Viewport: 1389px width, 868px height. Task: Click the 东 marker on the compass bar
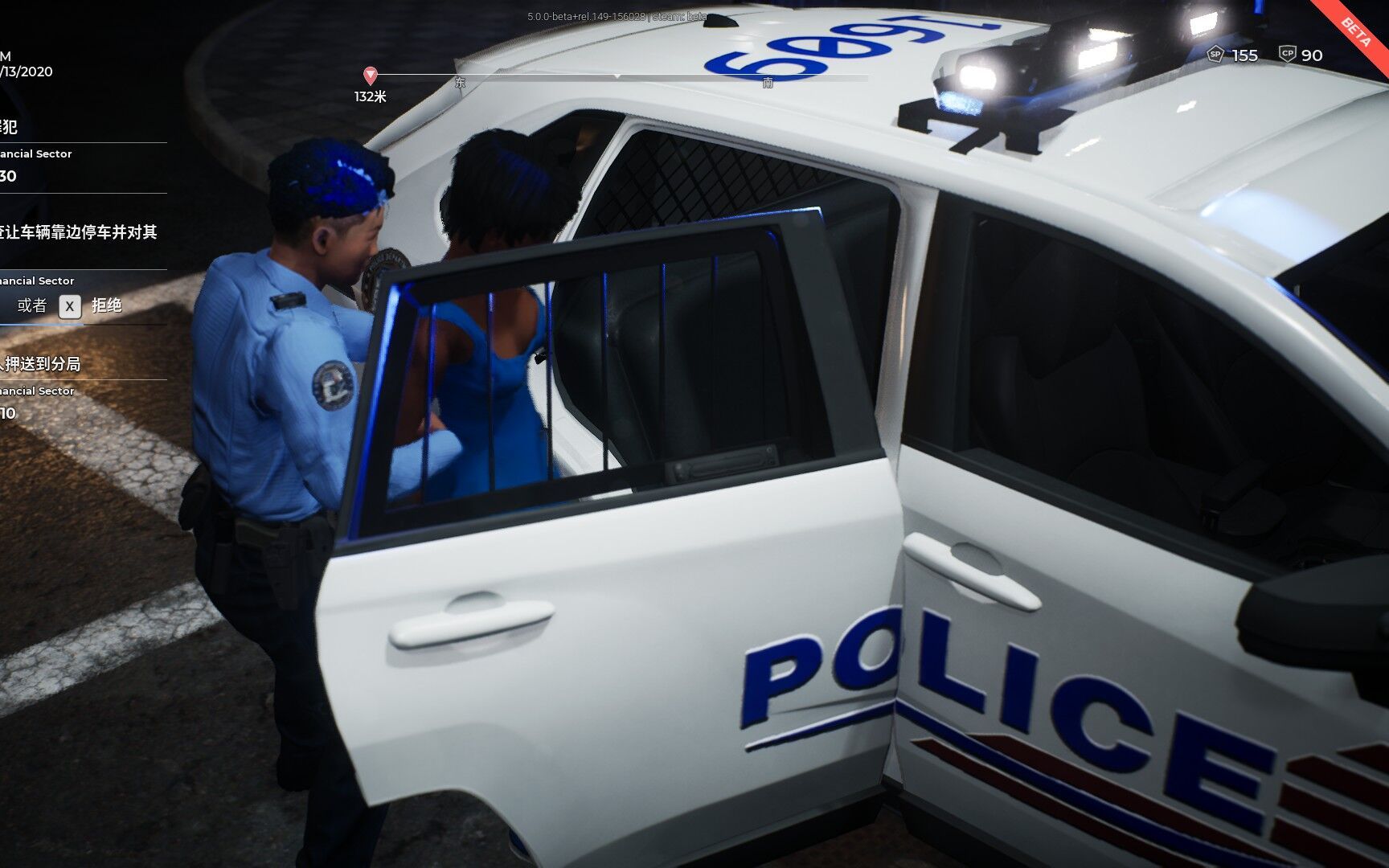point(460,83)
